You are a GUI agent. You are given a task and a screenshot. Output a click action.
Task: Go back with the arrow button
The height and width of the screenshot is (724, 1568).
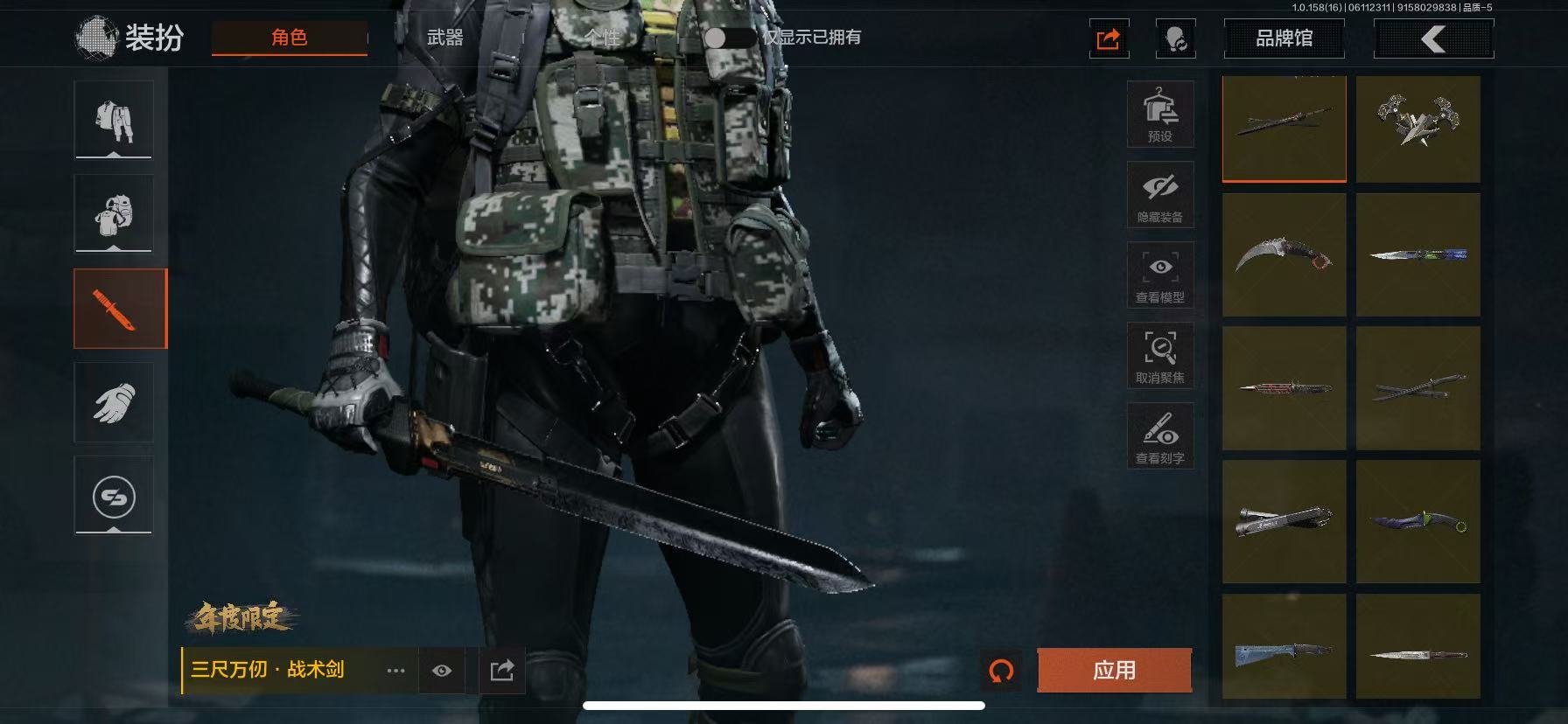click(1433, 38)
